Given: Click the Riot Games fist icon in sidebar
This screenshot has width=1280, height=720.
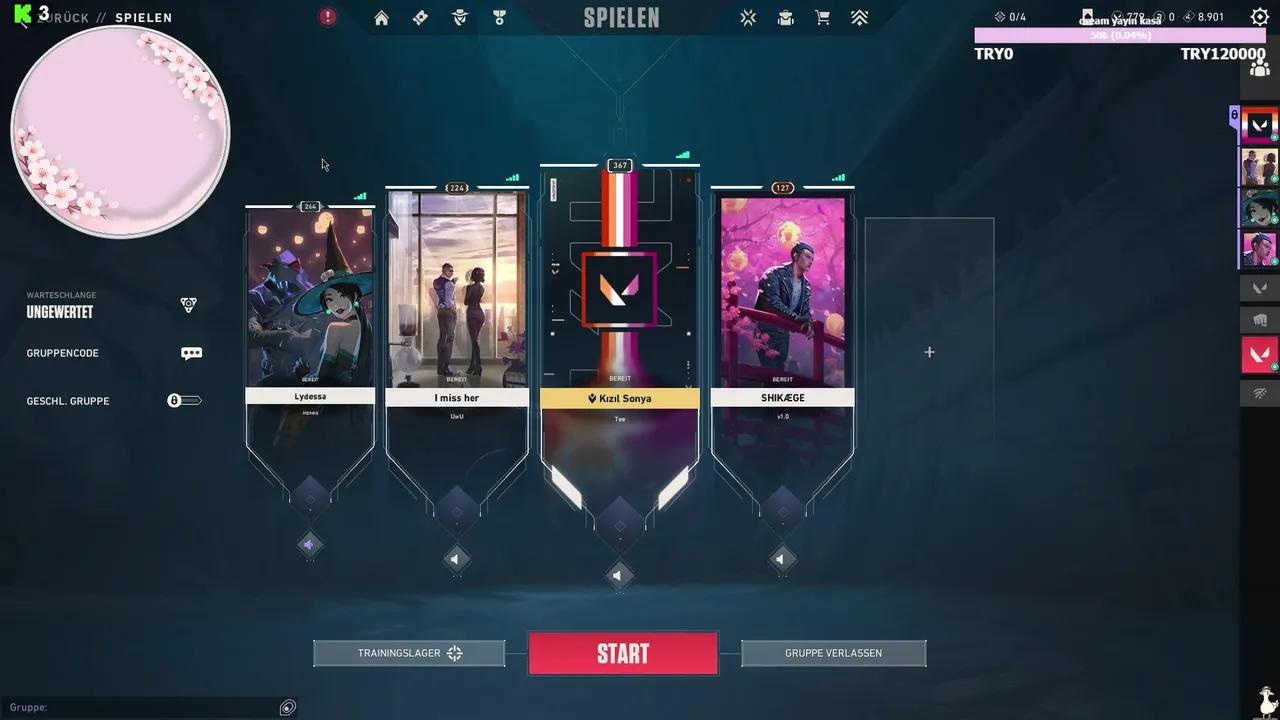Looking at the screenshot, I should pos(1262,320).
